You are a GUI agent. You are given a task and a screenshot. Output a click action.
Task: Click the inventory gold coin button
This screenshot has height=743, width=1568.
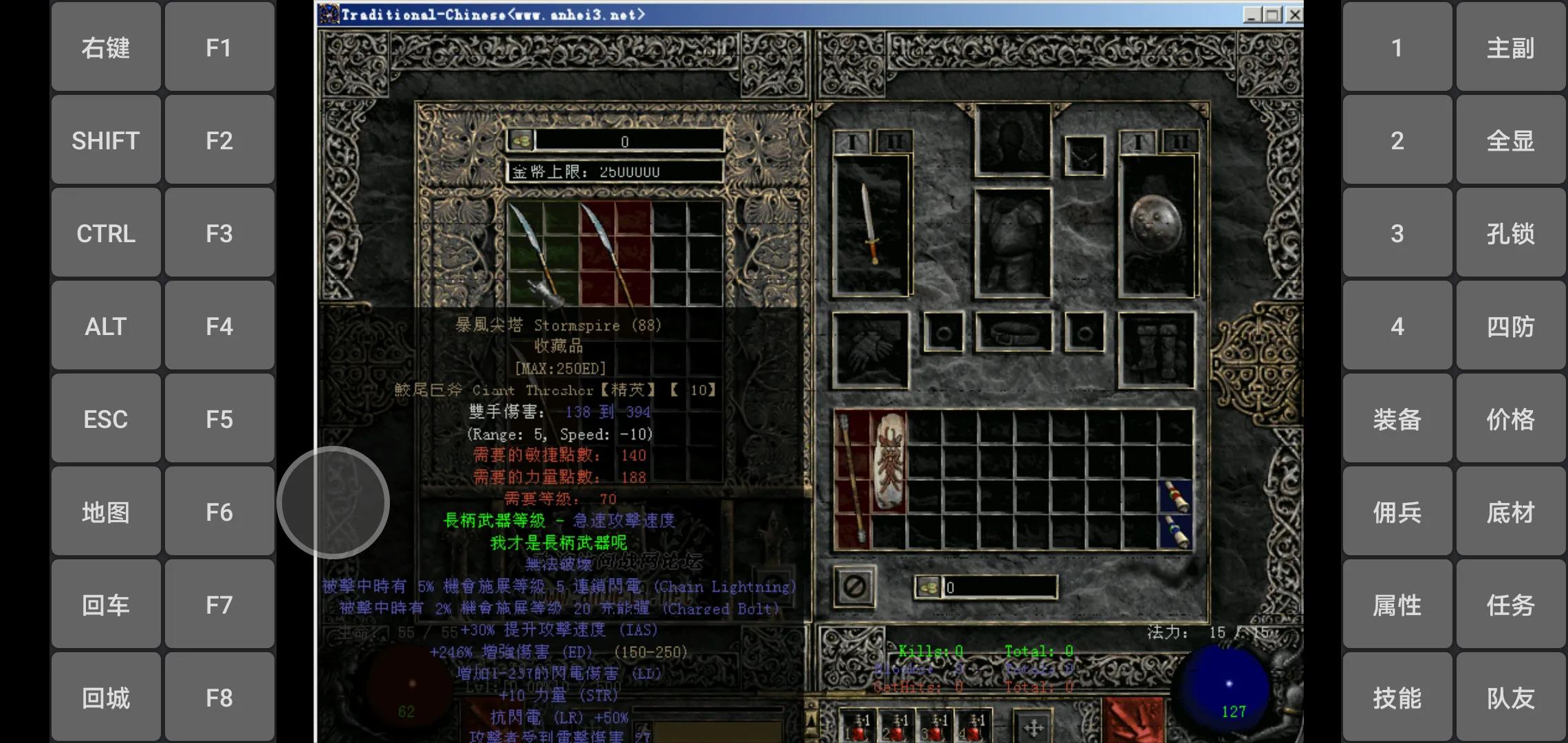pyautogui.click(x=928, y=588)
